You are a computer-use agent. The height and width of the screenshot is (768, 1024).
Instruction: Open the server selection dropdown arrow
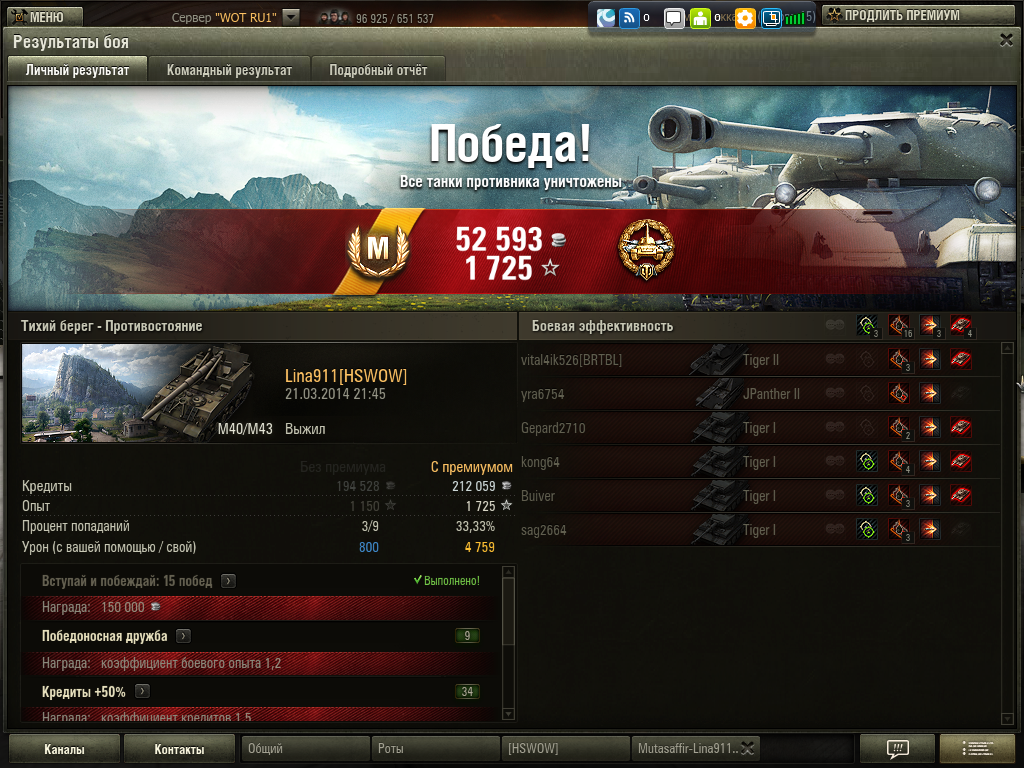point(291,17)
